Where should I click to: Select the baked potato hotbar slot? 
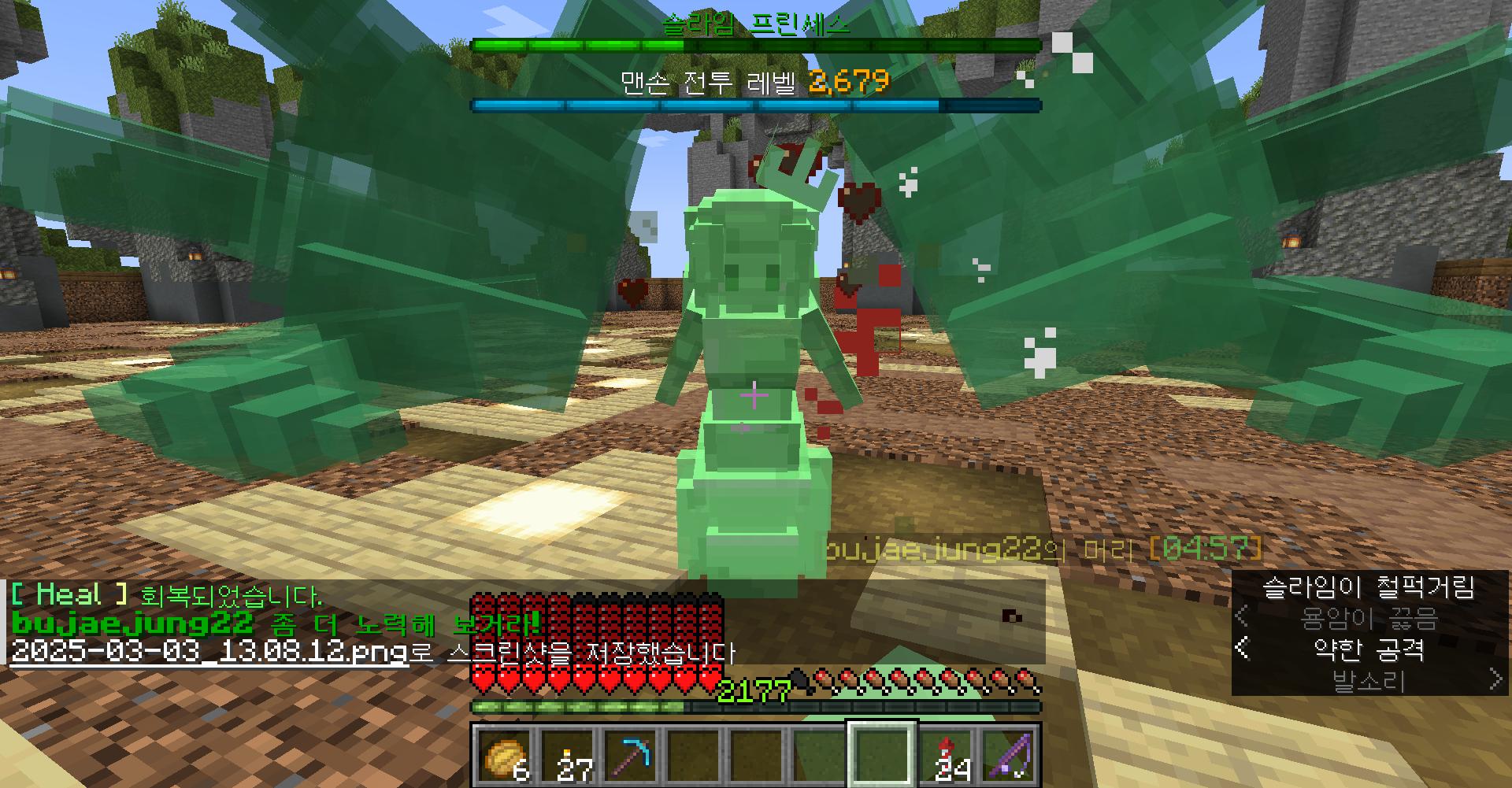pos(504,754)
